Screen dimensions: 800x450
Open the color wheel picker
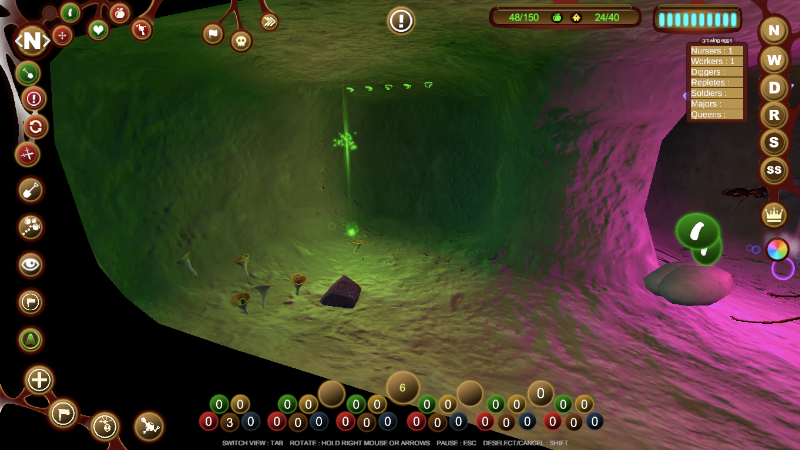(777, 249)
